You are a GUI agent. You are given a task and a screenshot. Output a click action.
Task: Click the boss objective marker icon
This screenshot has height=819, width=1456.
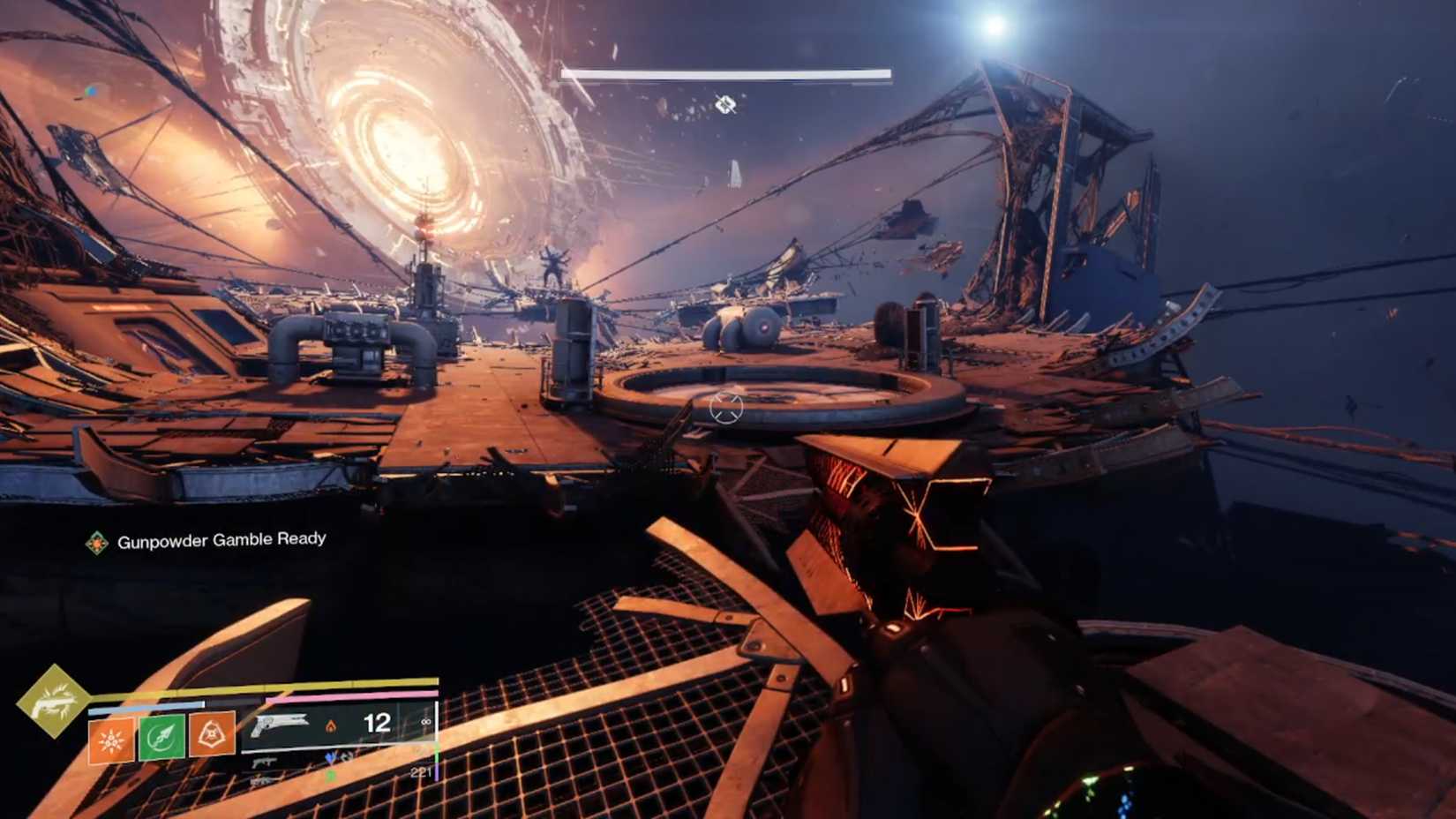tap(725, 105)
